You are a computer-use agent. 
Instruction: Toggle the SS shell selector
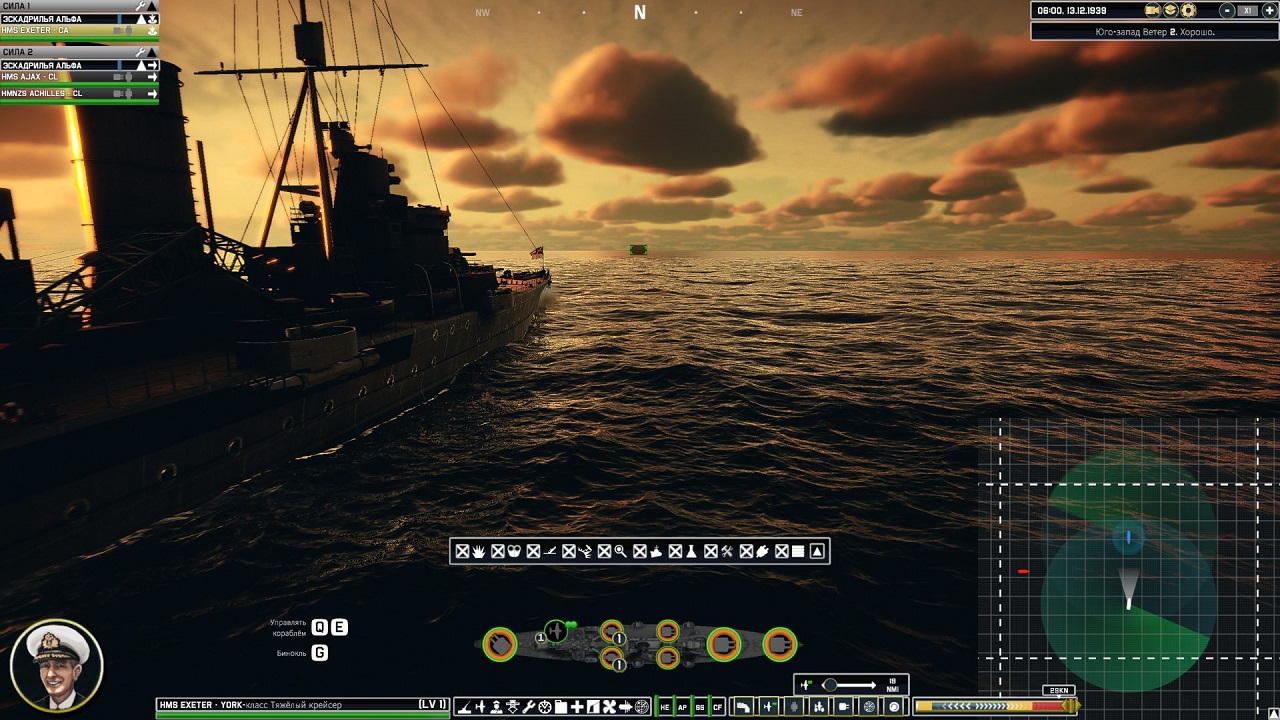(700, 706)
